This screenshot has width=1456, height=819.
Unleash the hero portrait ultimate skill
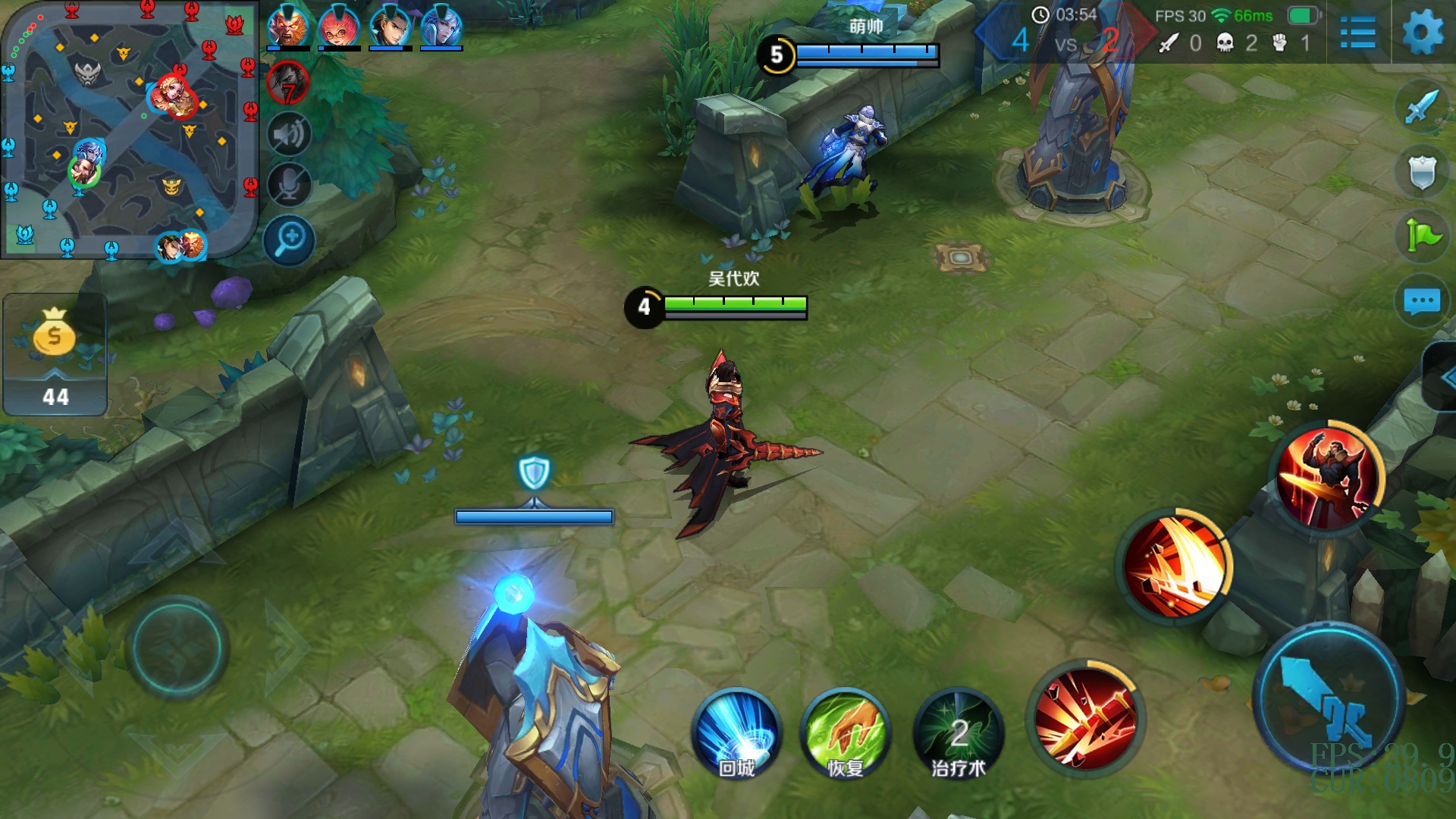1328,477
